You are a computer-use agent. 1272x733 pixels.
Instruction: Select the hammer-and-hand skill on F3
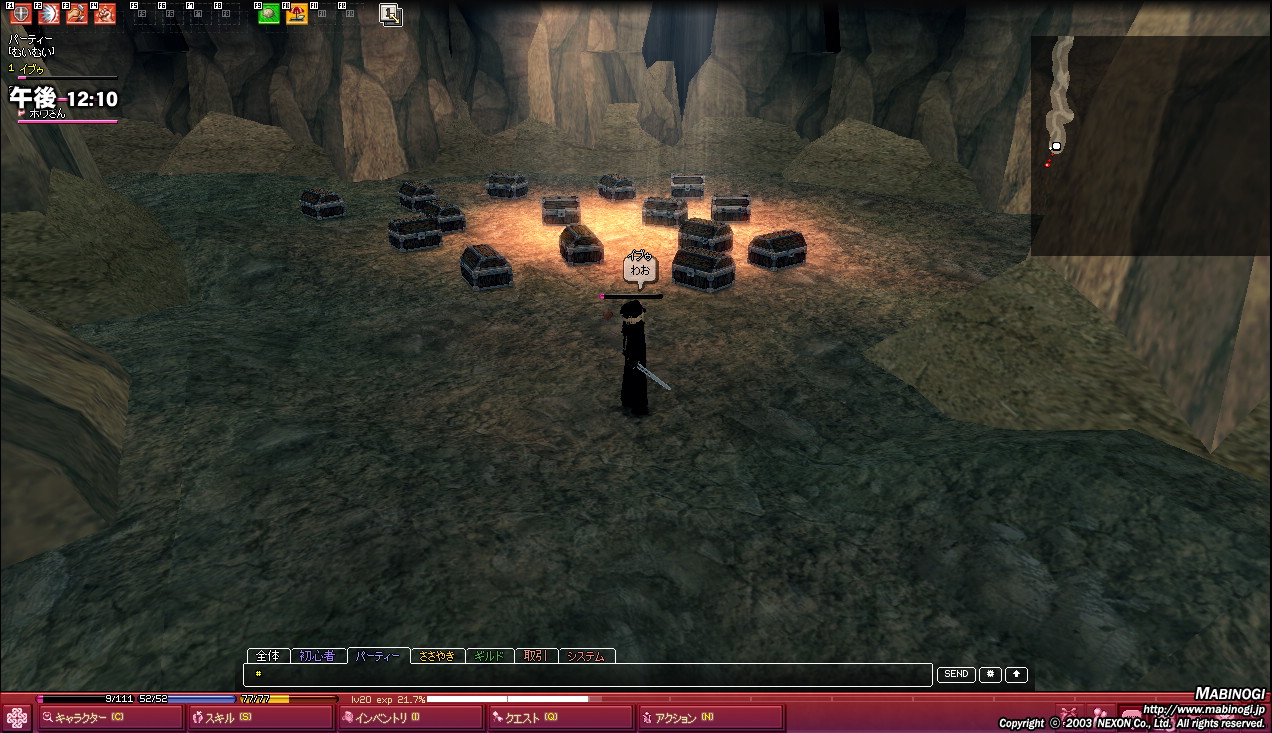[x=77, y=14]
